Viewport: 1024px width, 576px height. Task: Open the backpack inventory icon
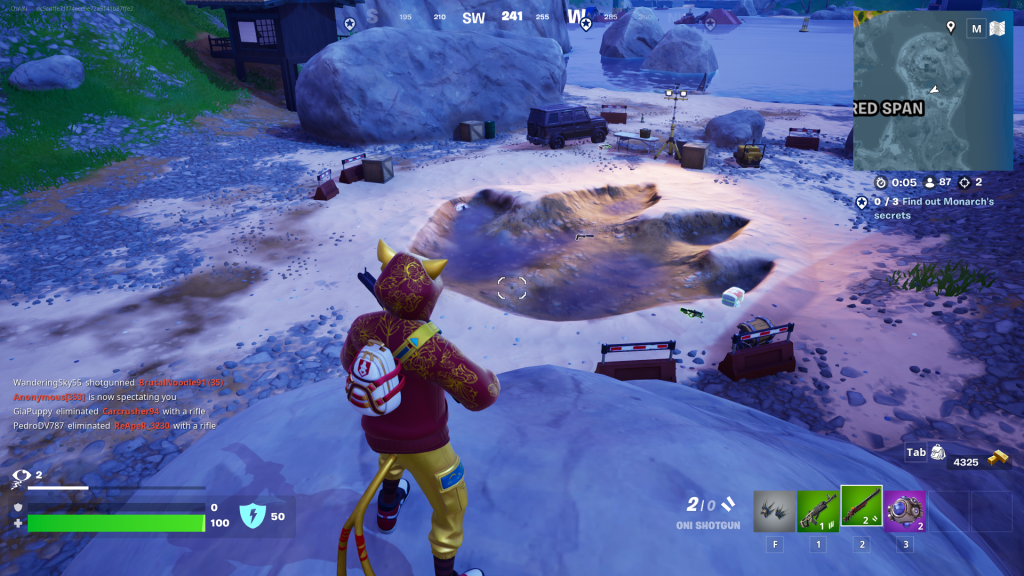(x=937, y=452)
